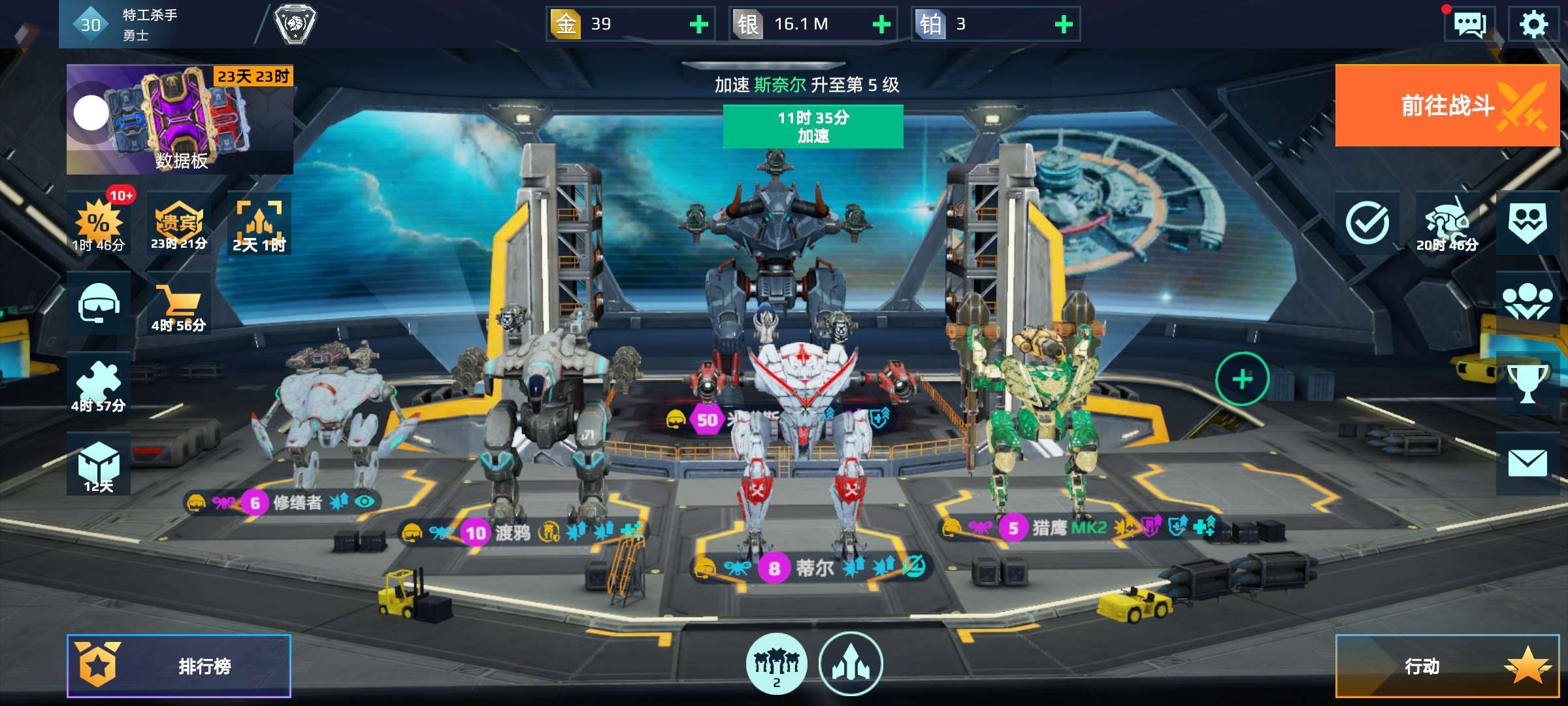Buy more silver using its plus button

click(881, 25)
